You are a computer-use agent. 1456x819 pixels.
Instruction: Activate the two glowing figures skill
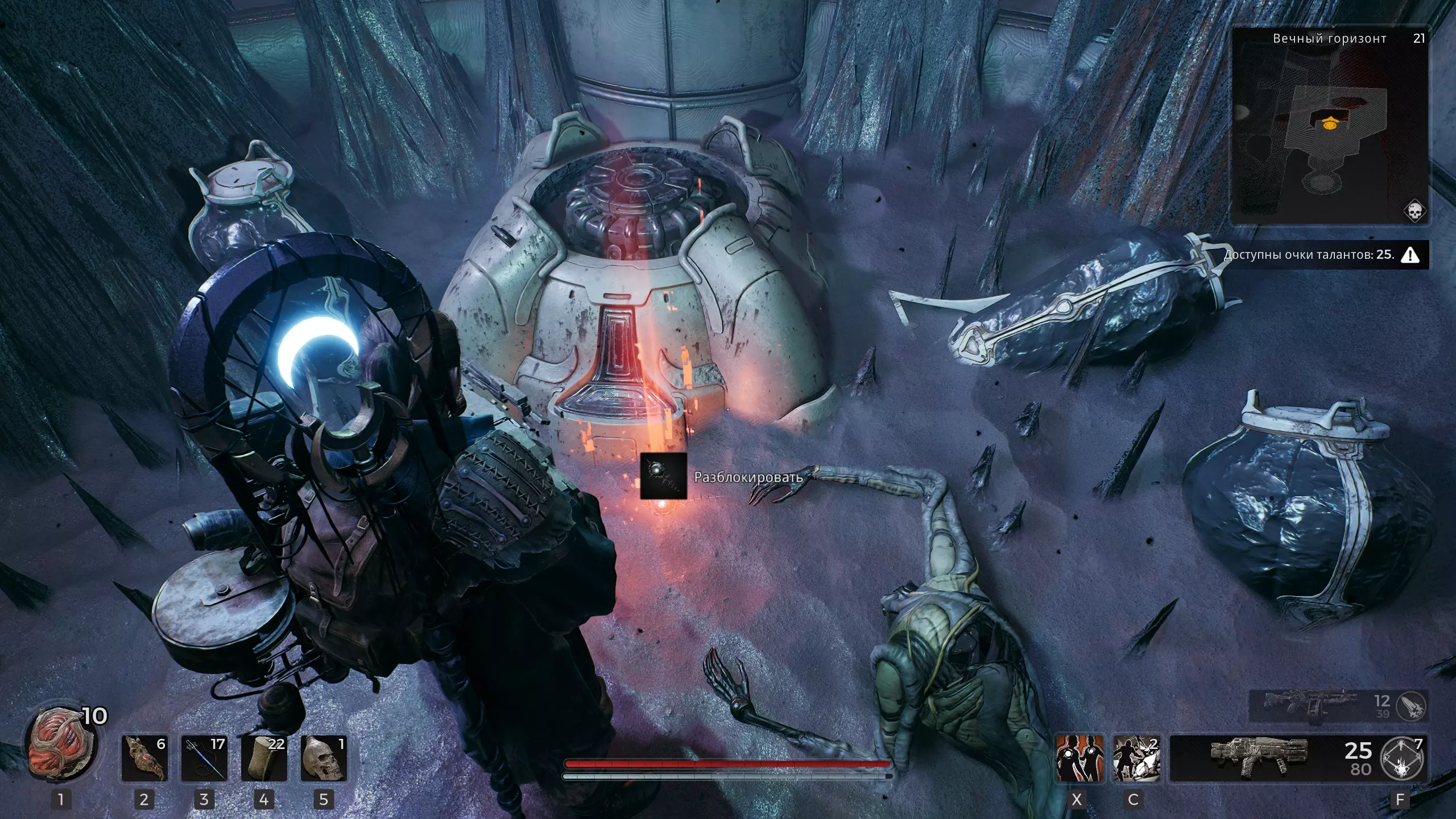point(1079,758)
